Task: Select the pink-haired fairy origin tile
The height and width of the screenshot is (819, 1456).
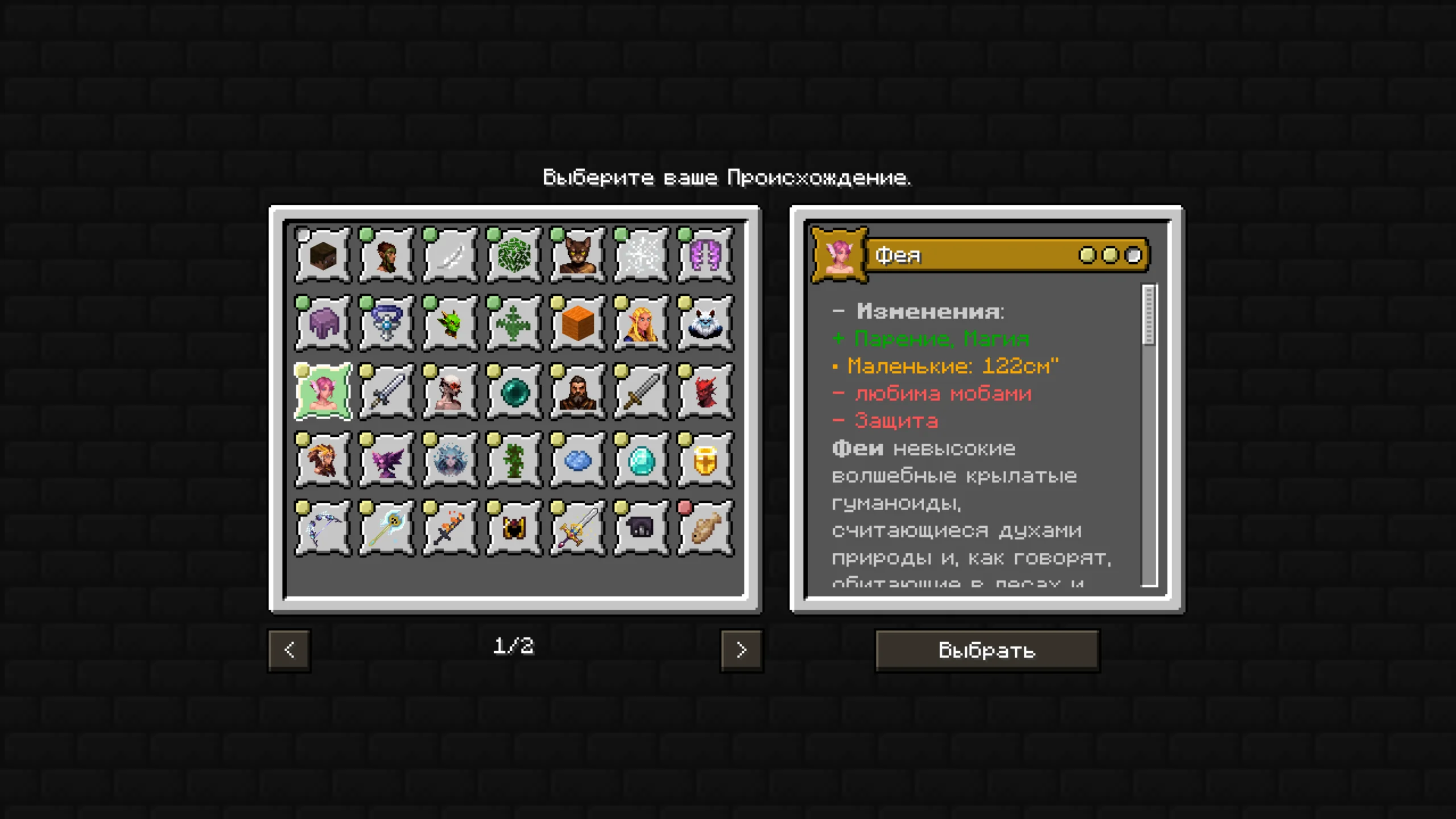Action: coord(323,392)
